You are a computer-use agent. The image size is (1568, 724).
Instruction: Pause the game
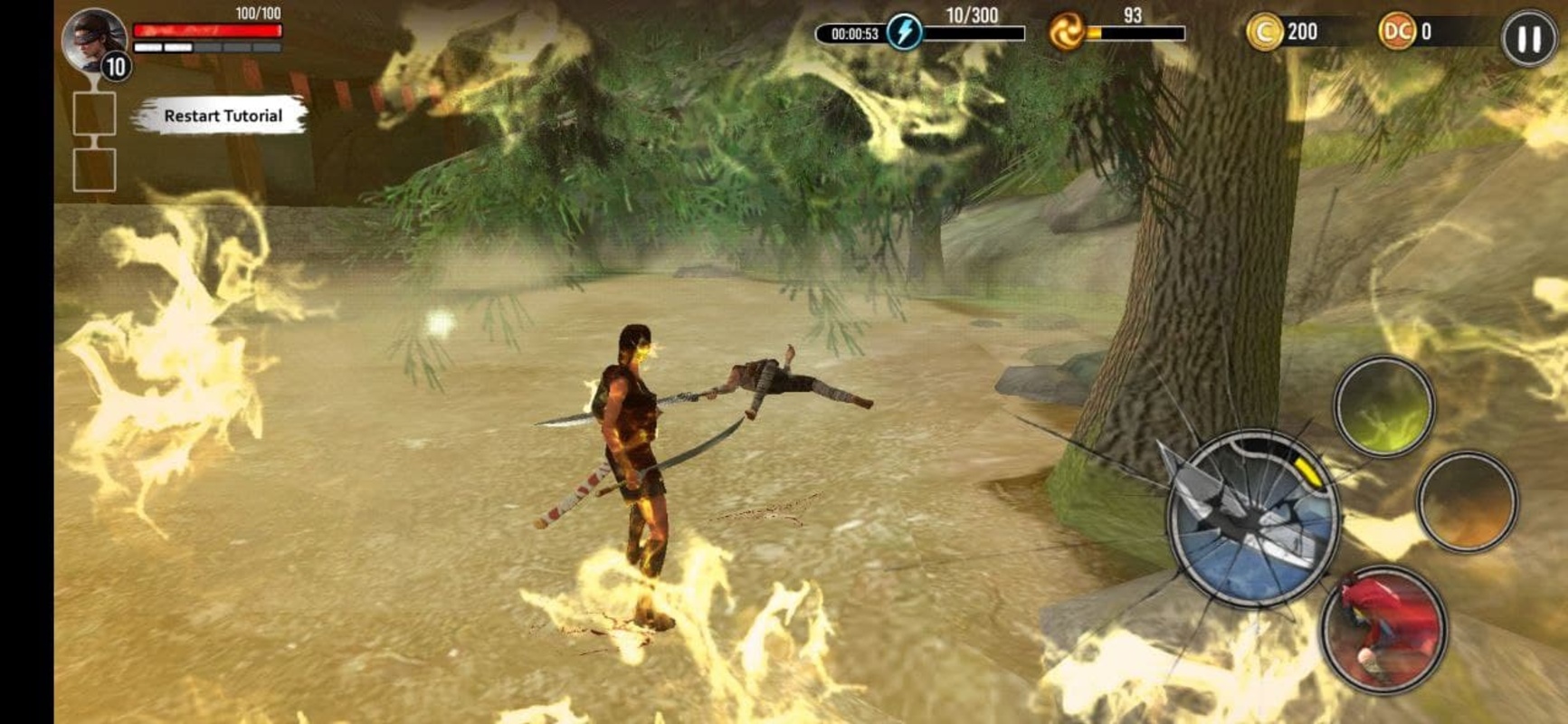1528,39
